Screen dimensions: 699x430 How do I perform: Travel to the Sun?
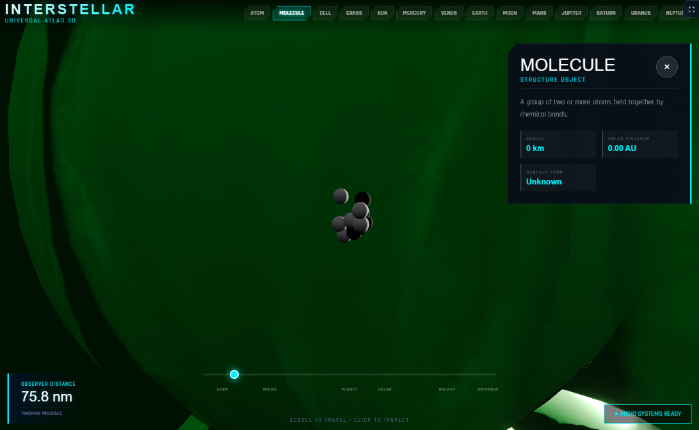[382, 13]
